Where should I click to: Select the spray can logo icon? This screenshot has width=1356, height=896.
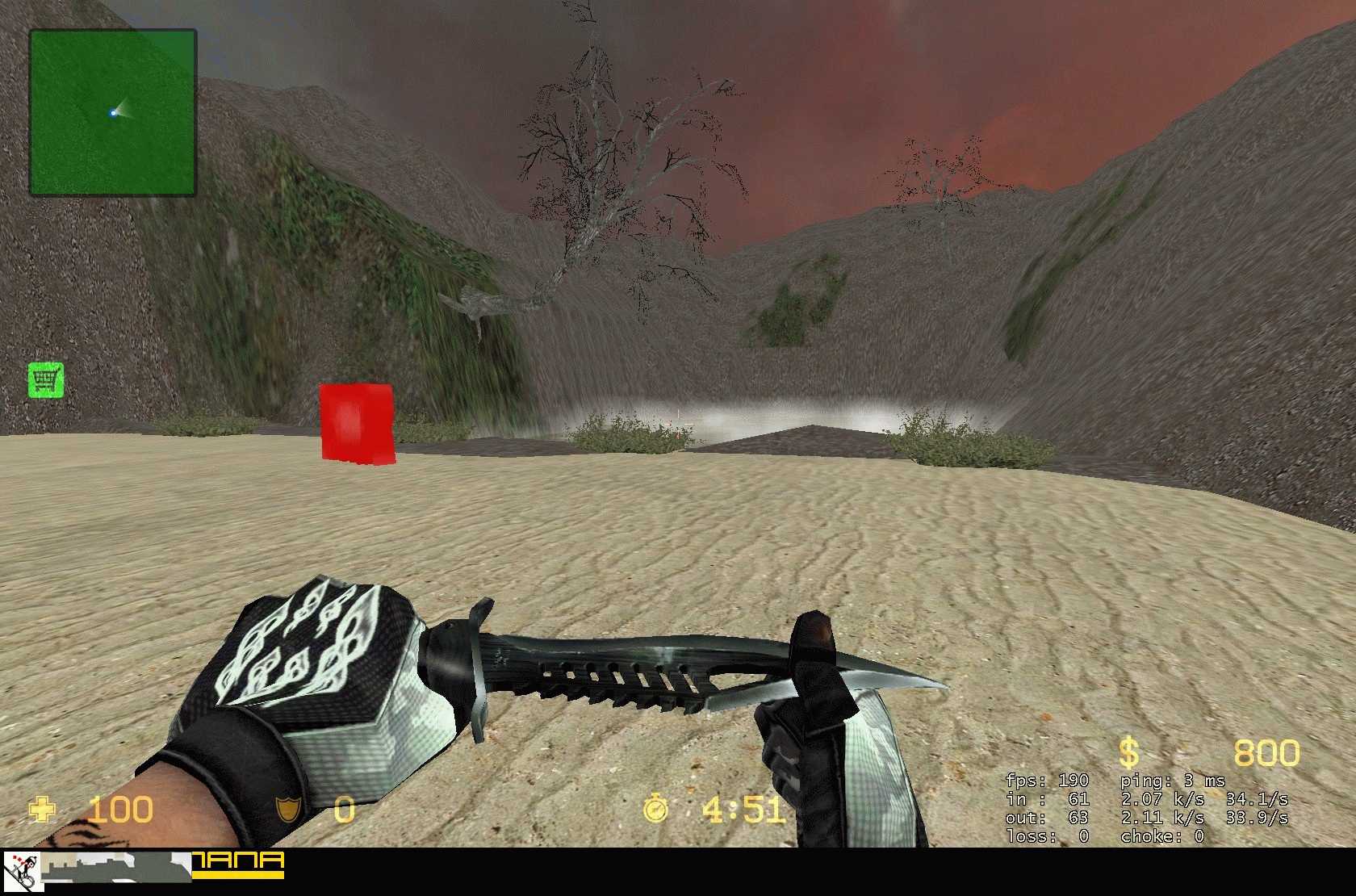pos(22,872)
